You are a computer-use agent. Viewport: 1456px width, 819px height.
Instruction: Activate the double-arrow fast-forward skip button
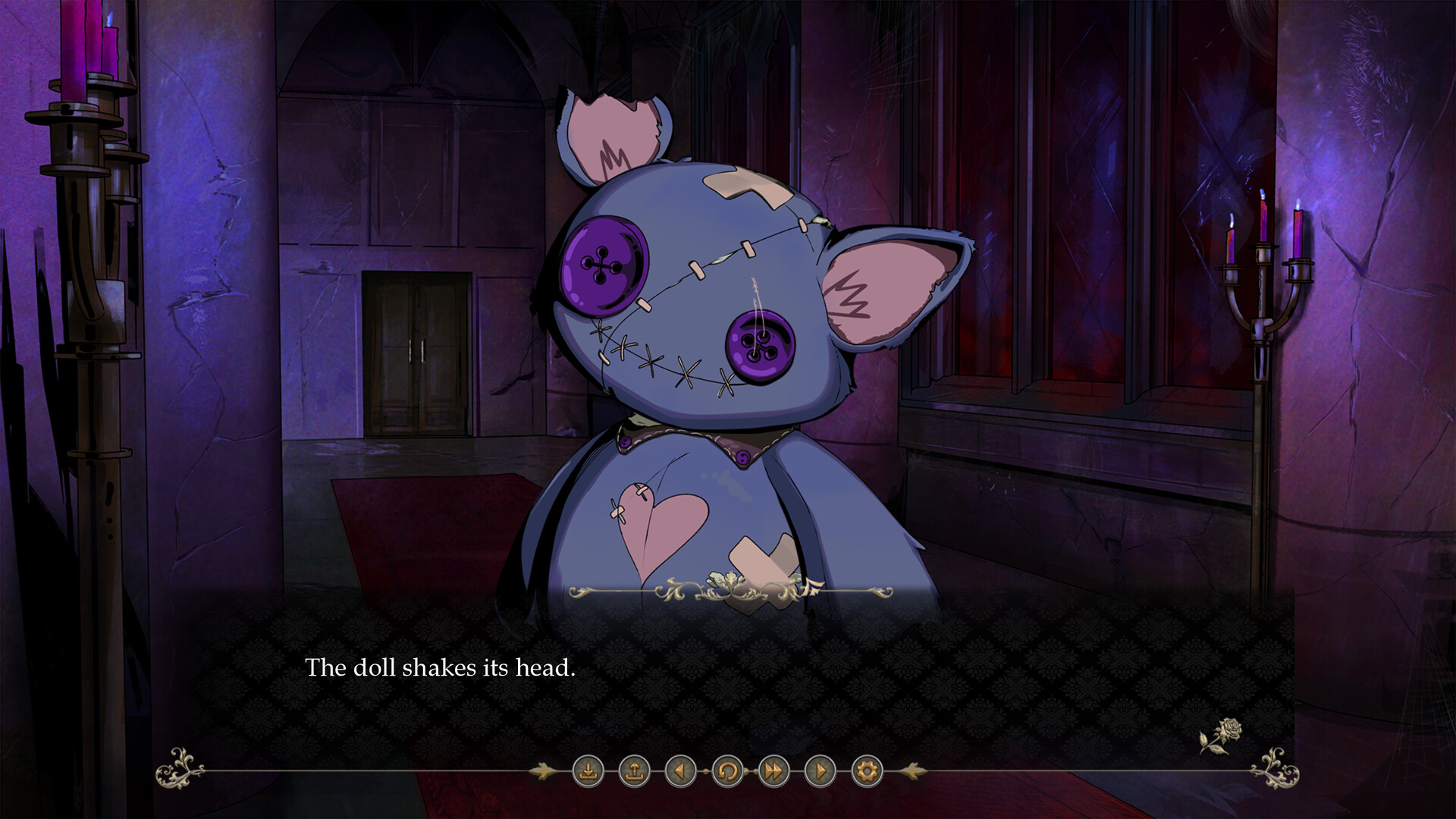773,772
